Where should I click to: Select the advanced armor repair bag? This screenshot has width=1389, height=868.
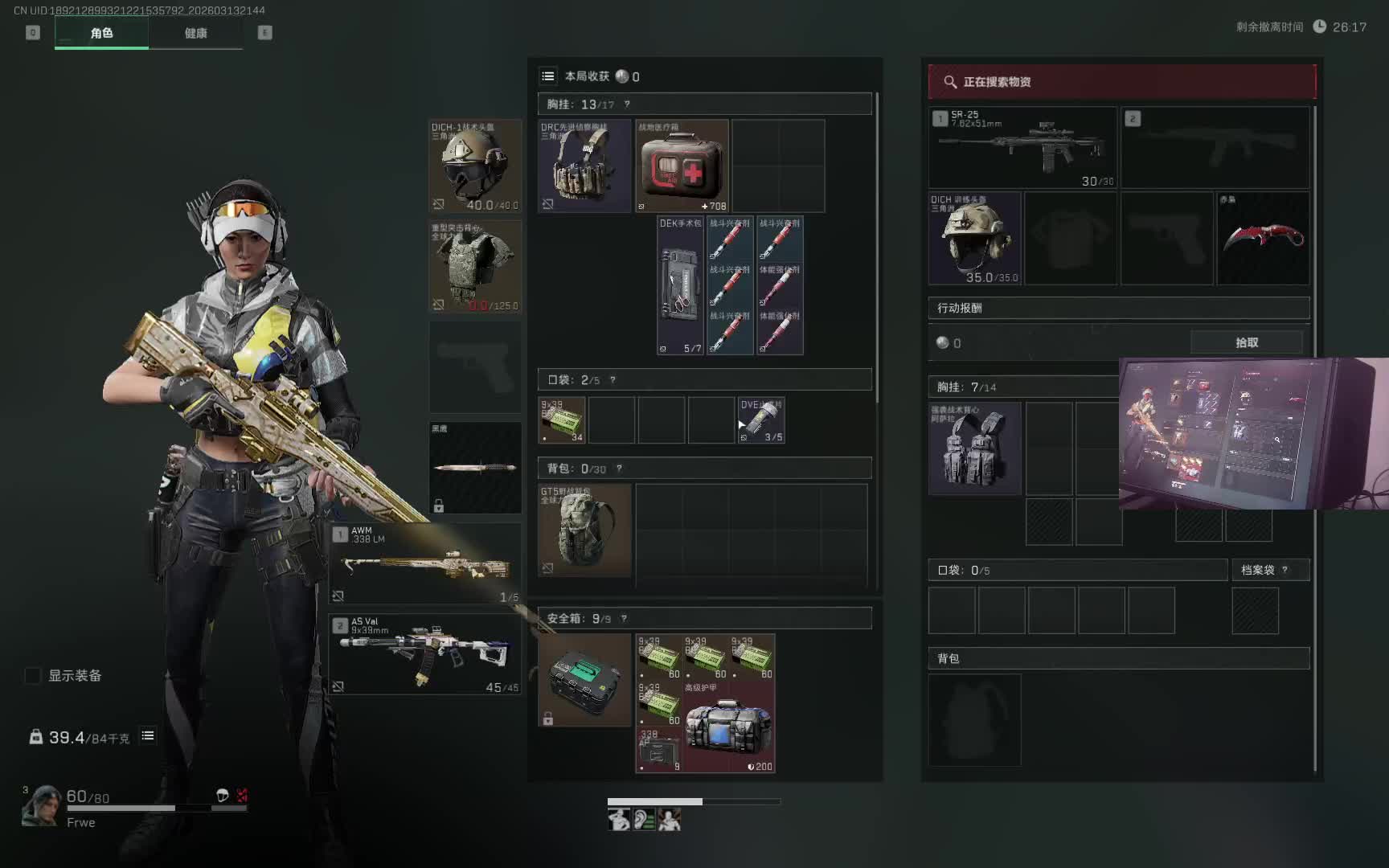[x=729, y=727]
